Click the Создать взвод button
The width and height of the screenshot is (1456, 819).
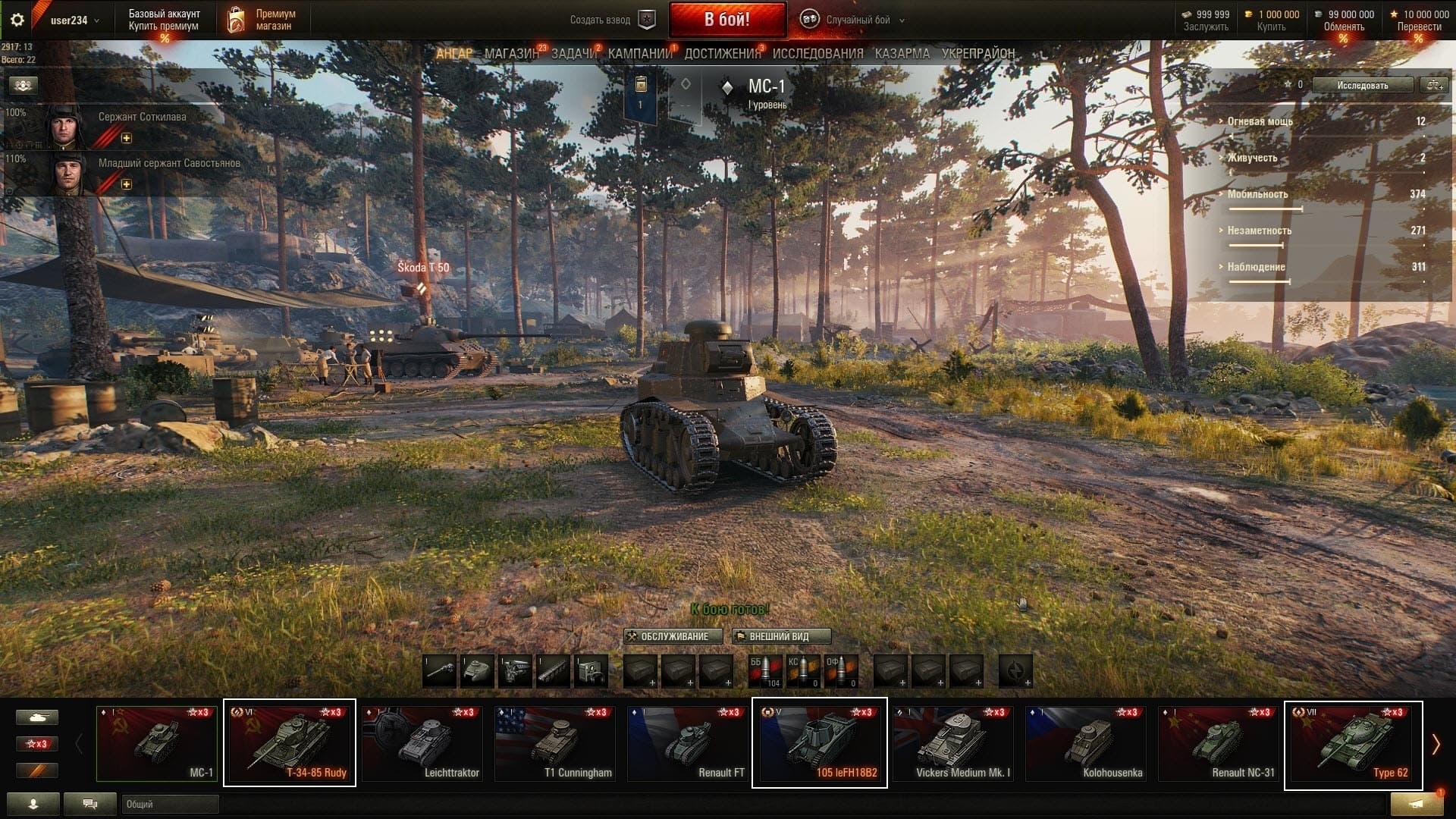pos(611,20)
